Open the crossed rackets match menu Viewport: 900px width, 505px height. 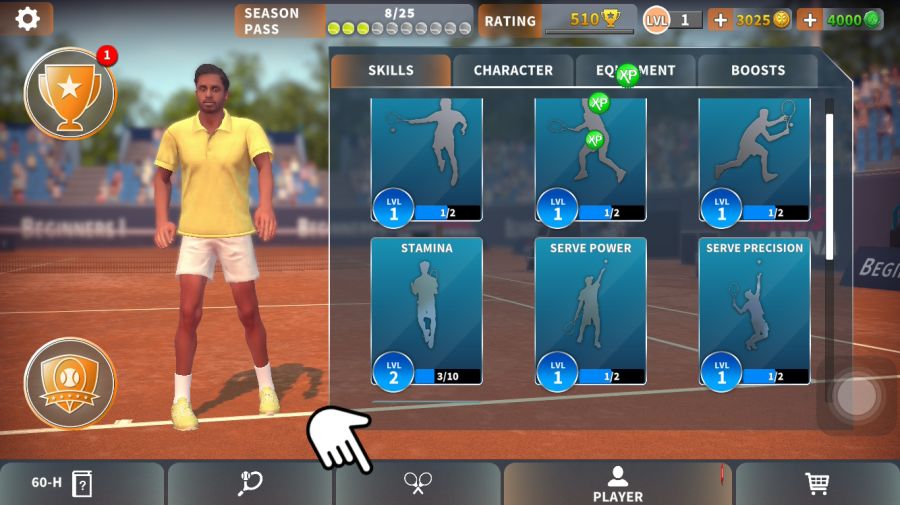[417, 484]
